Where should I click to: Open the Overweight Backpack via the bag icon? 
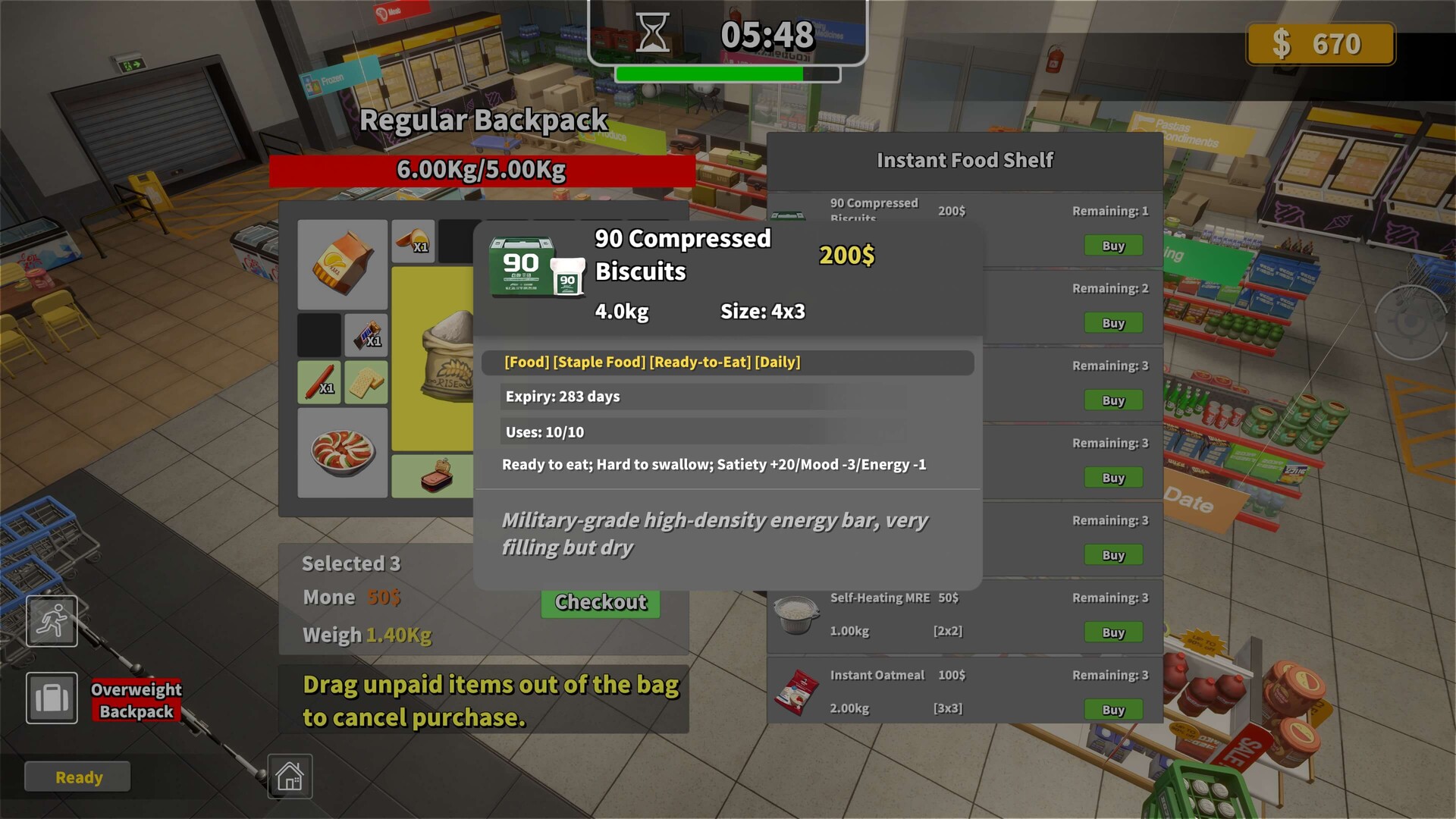click(51, 698)
